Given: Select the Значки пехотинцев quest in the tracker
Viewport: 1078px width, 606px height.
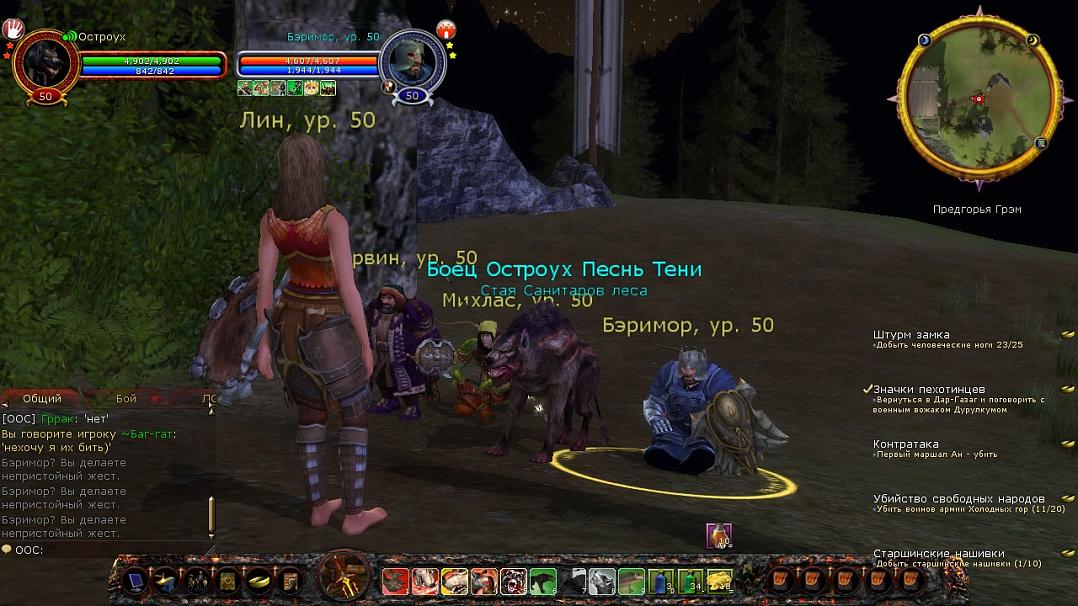Looking at the screenshot, I should [929, 389].
